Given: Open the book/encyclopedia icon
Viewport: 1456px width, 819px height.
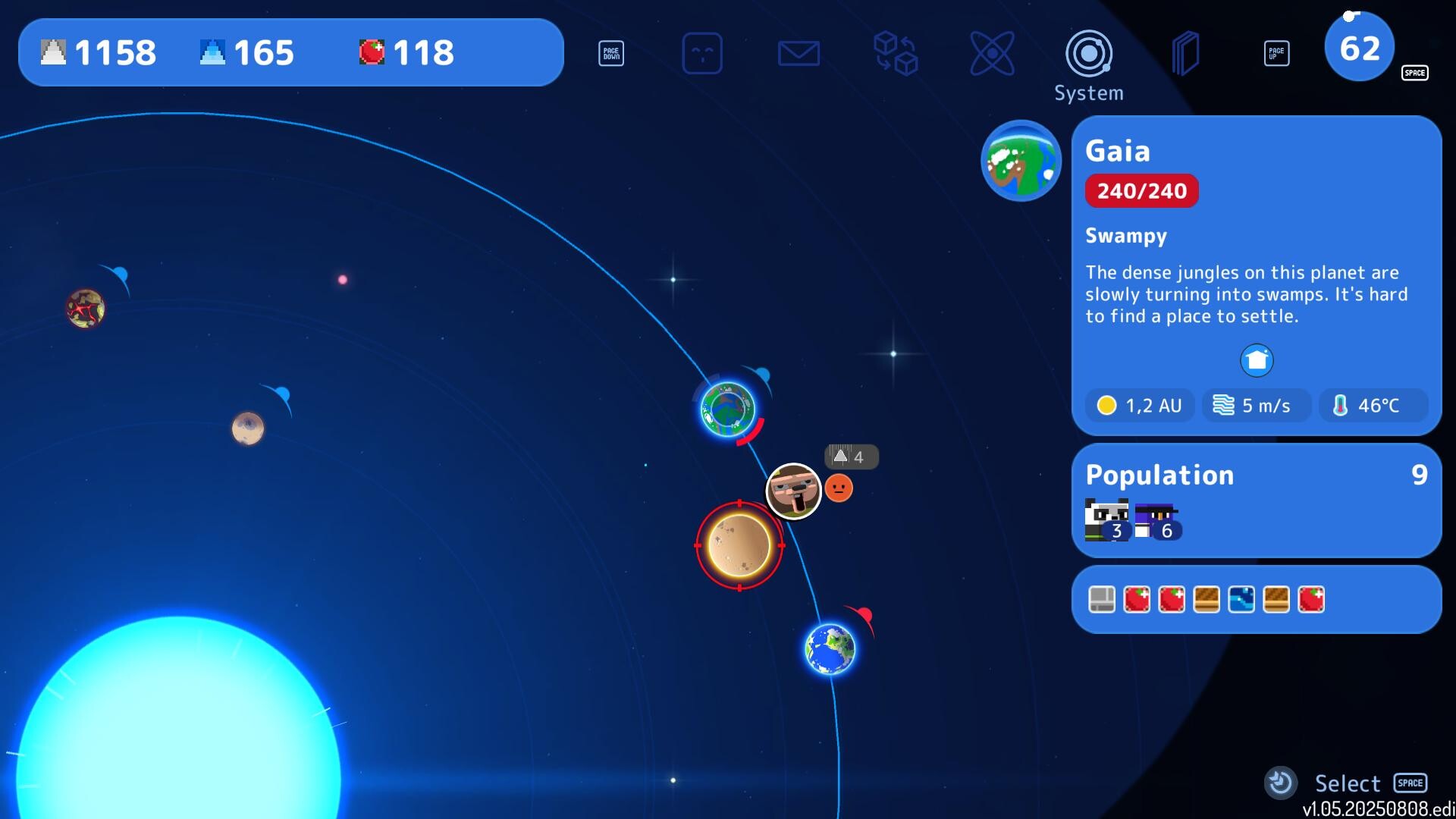Looking at the screenshot, I should click(x=1187, y=53).
